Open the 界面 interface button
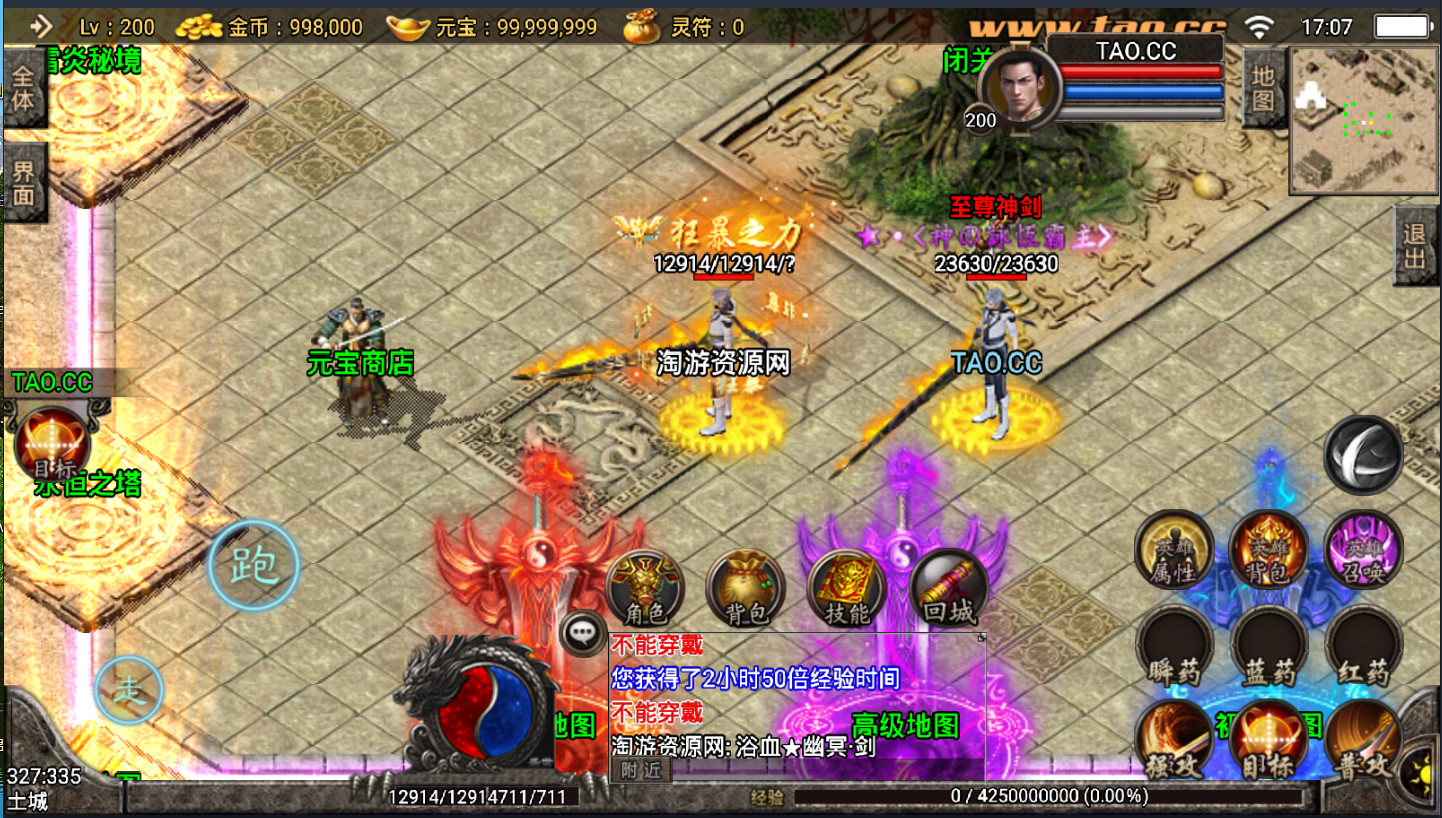 pyautogui.click(x=24, y=183)
